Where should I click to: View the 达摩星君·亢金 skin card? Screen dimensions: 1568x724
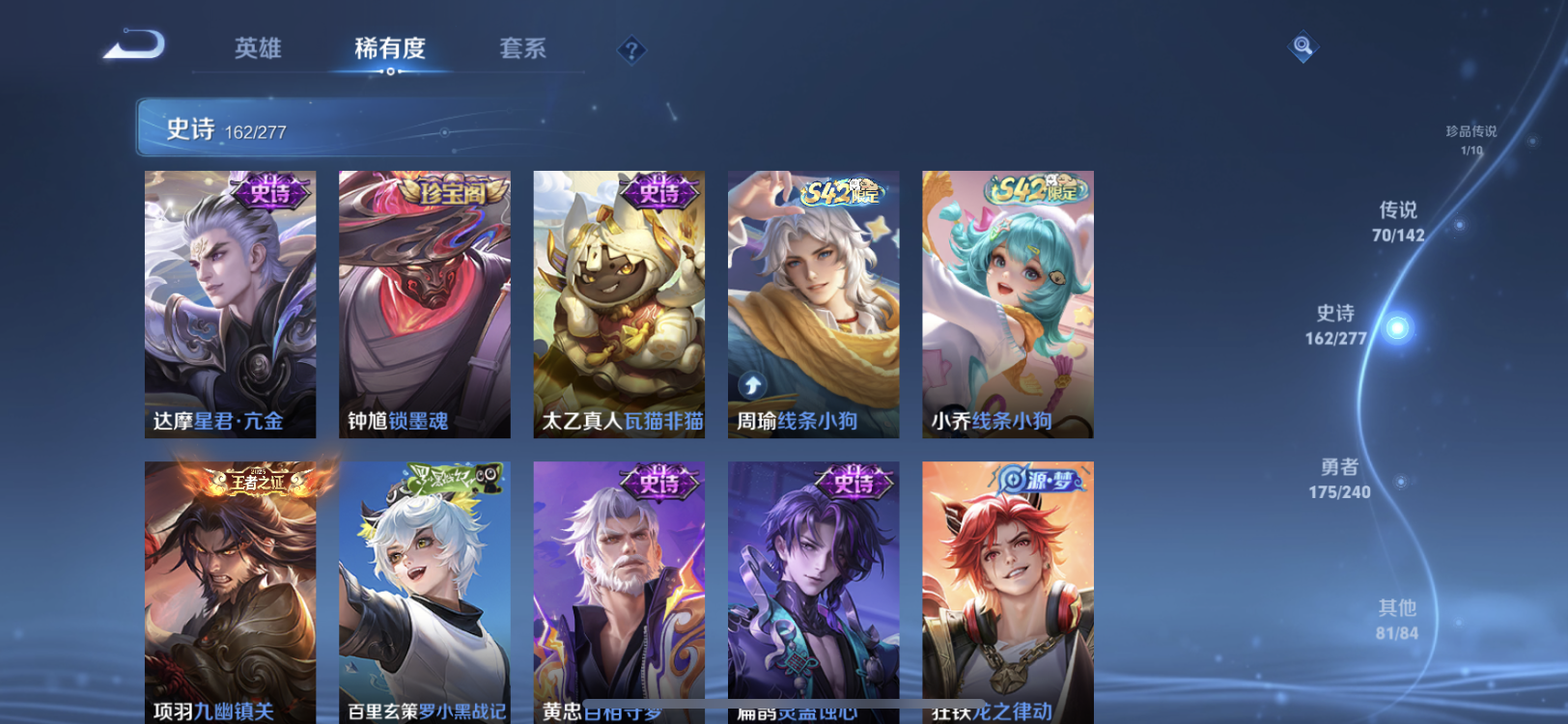pos(228,302)
